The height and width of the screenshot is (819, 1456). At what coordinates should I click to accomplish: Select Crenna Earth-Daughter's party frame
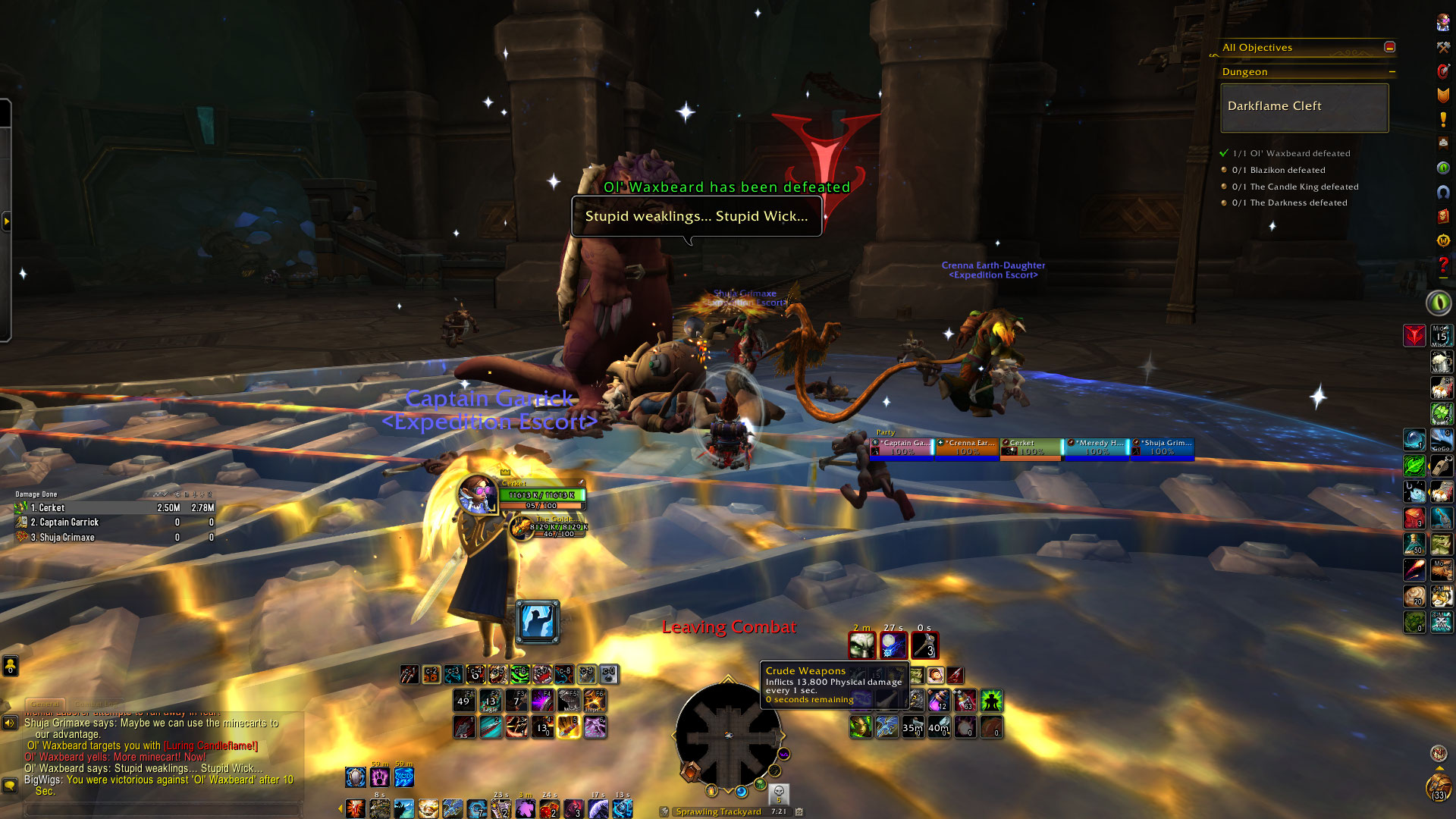click(x=968, y=447)
